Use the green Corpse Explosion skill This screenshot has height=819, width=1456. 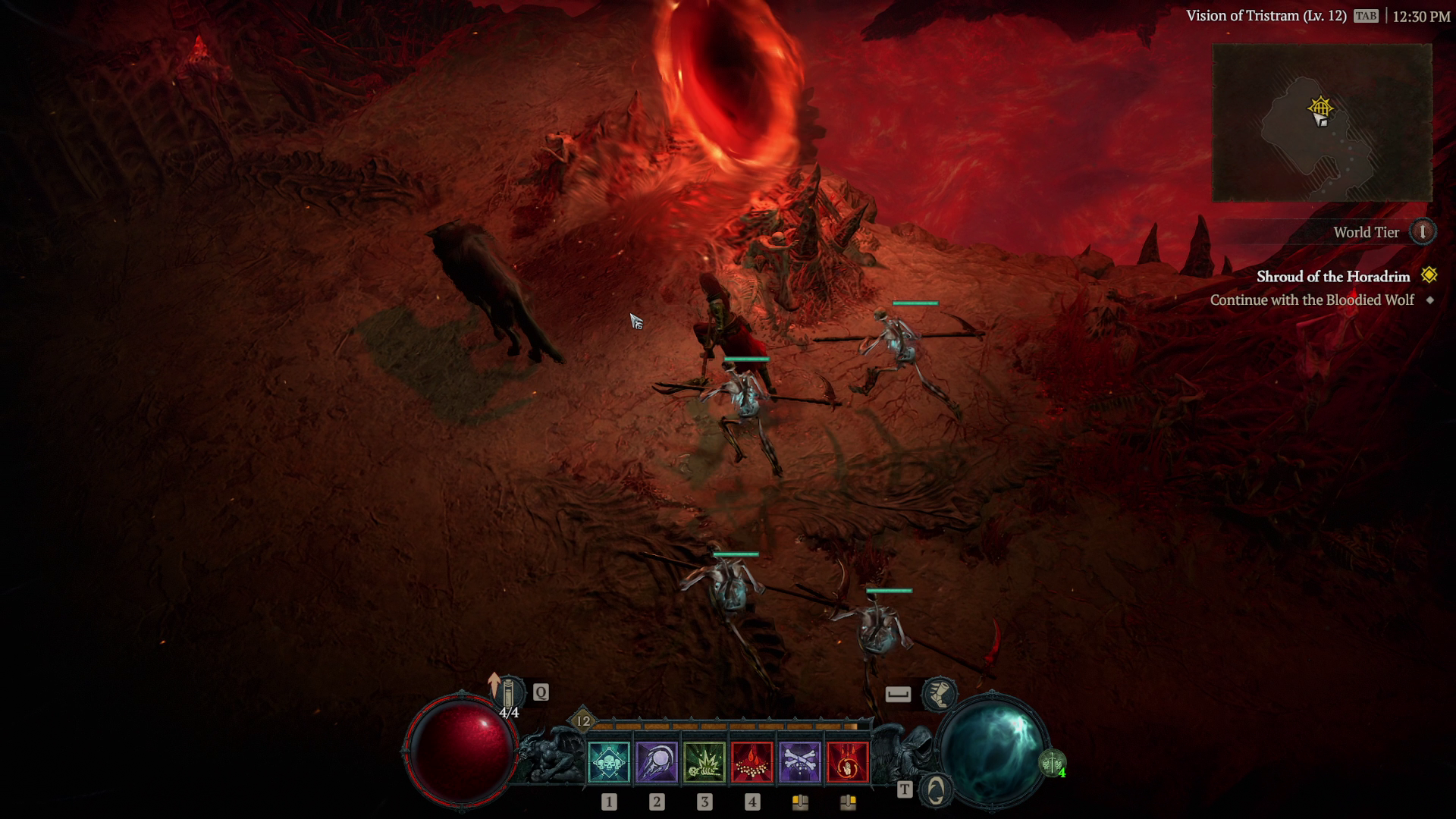(704, 761)
